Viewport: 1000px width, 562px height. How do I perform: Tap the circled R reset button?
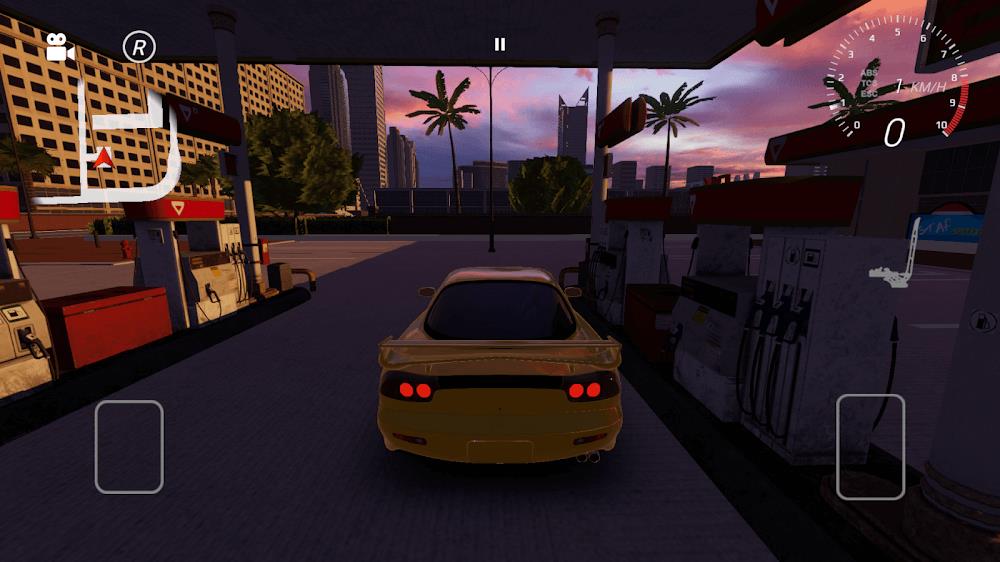click(x=139, y=46)
